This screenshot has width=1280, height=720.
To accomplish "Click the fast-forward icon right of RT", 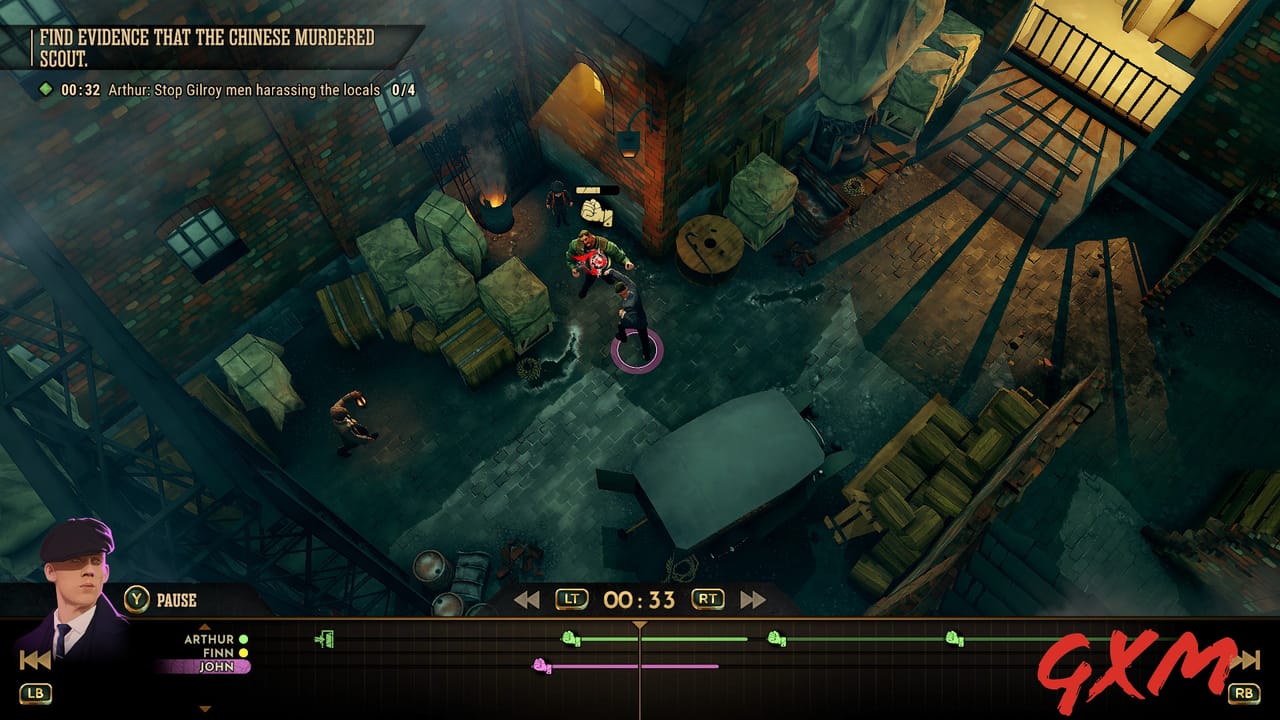I will 751,598.
